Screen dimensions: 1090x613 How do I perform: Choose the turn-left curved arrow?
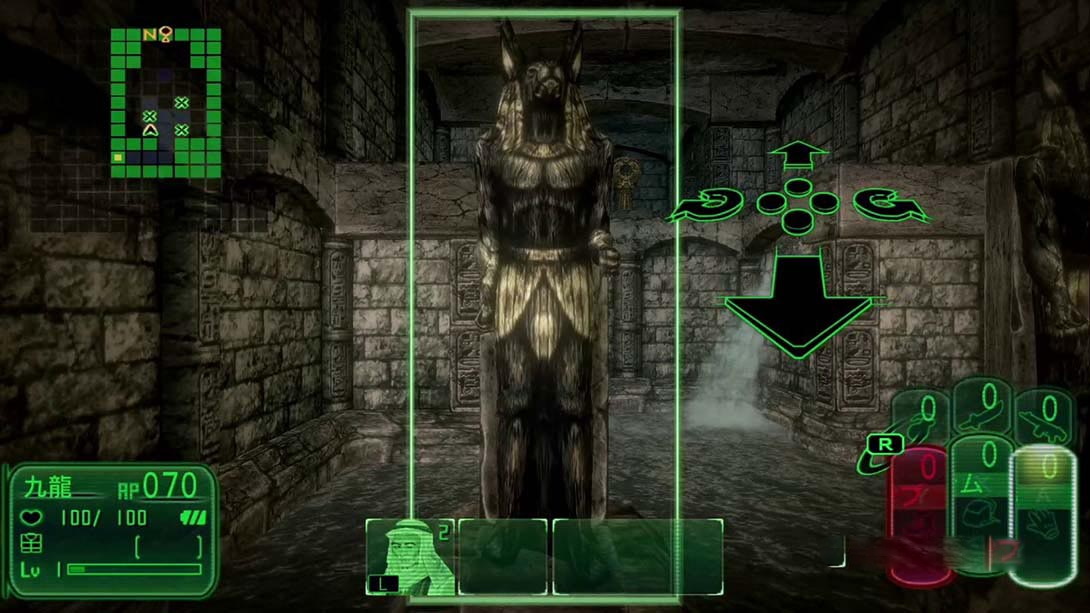pyautogui.click(x=706, y=207)
